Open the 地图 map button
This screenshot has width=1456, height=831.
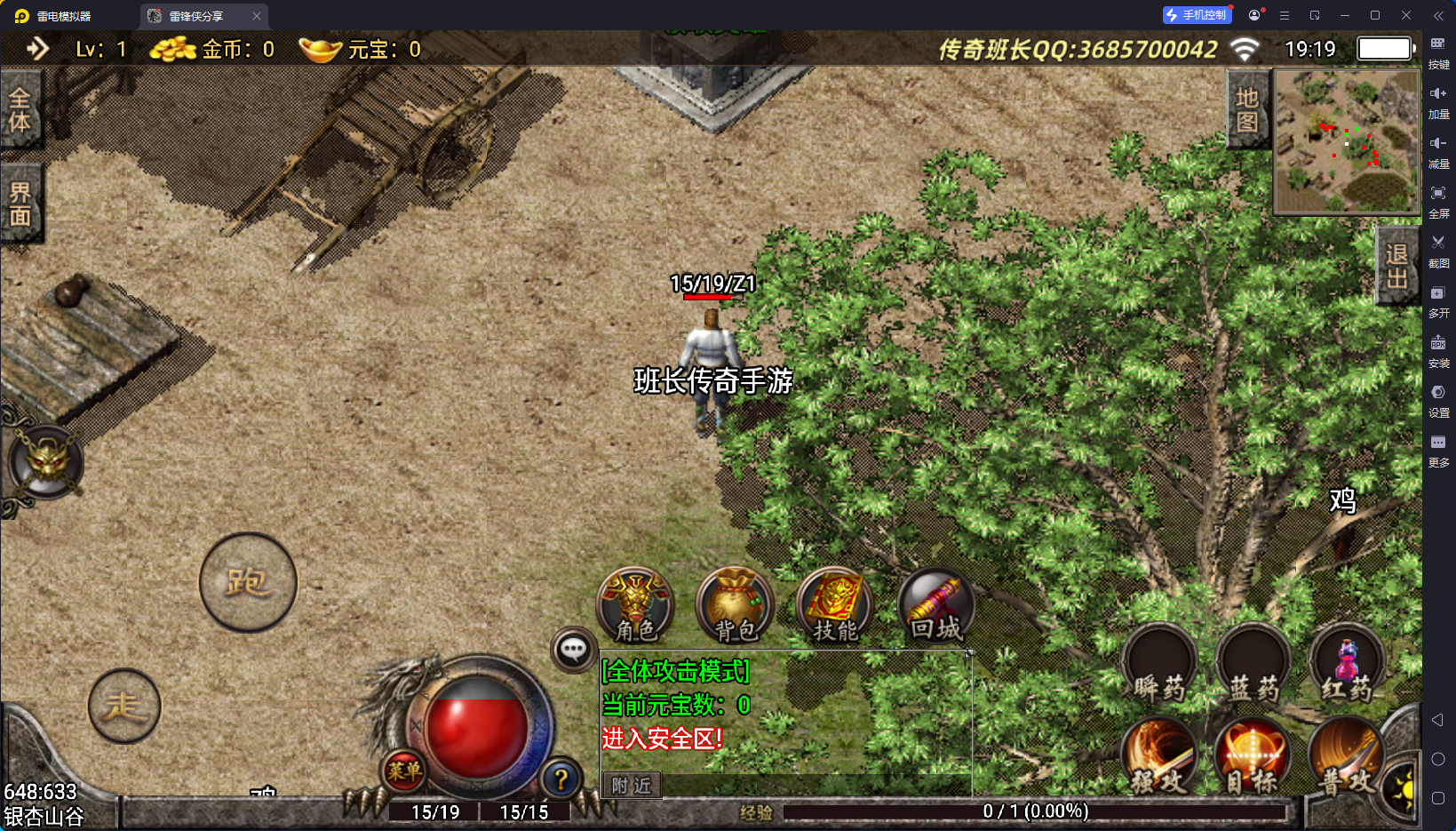coord(1247,110)
